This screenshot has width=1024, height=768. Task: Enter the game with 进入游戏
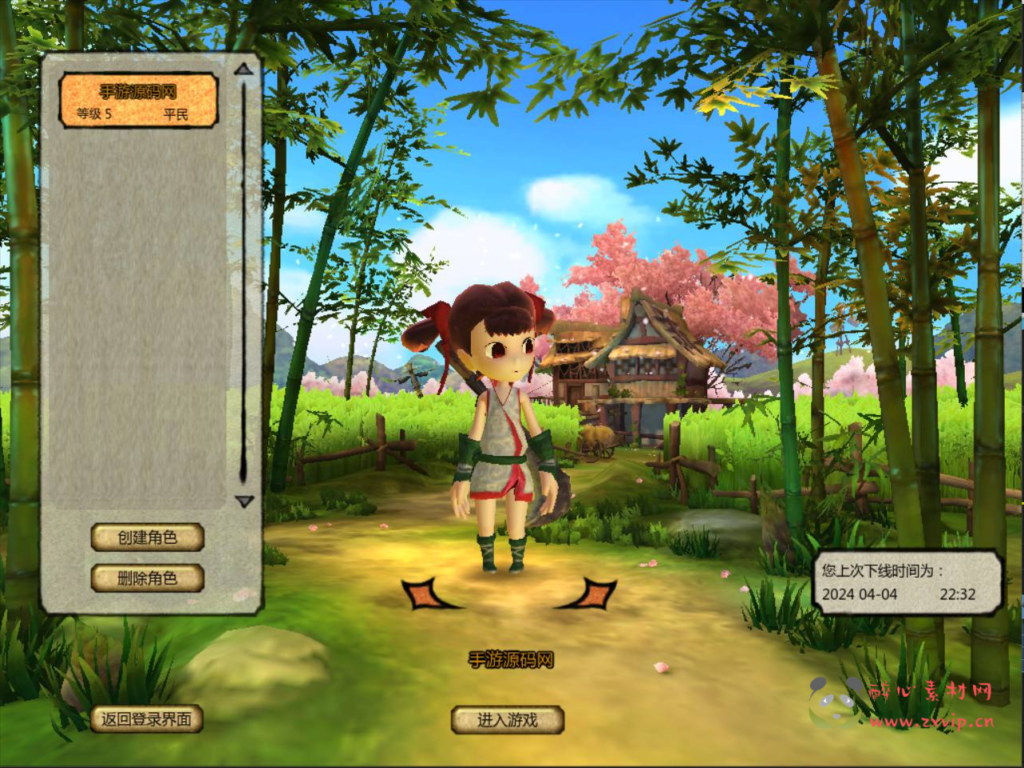click(x=507, y=719)
